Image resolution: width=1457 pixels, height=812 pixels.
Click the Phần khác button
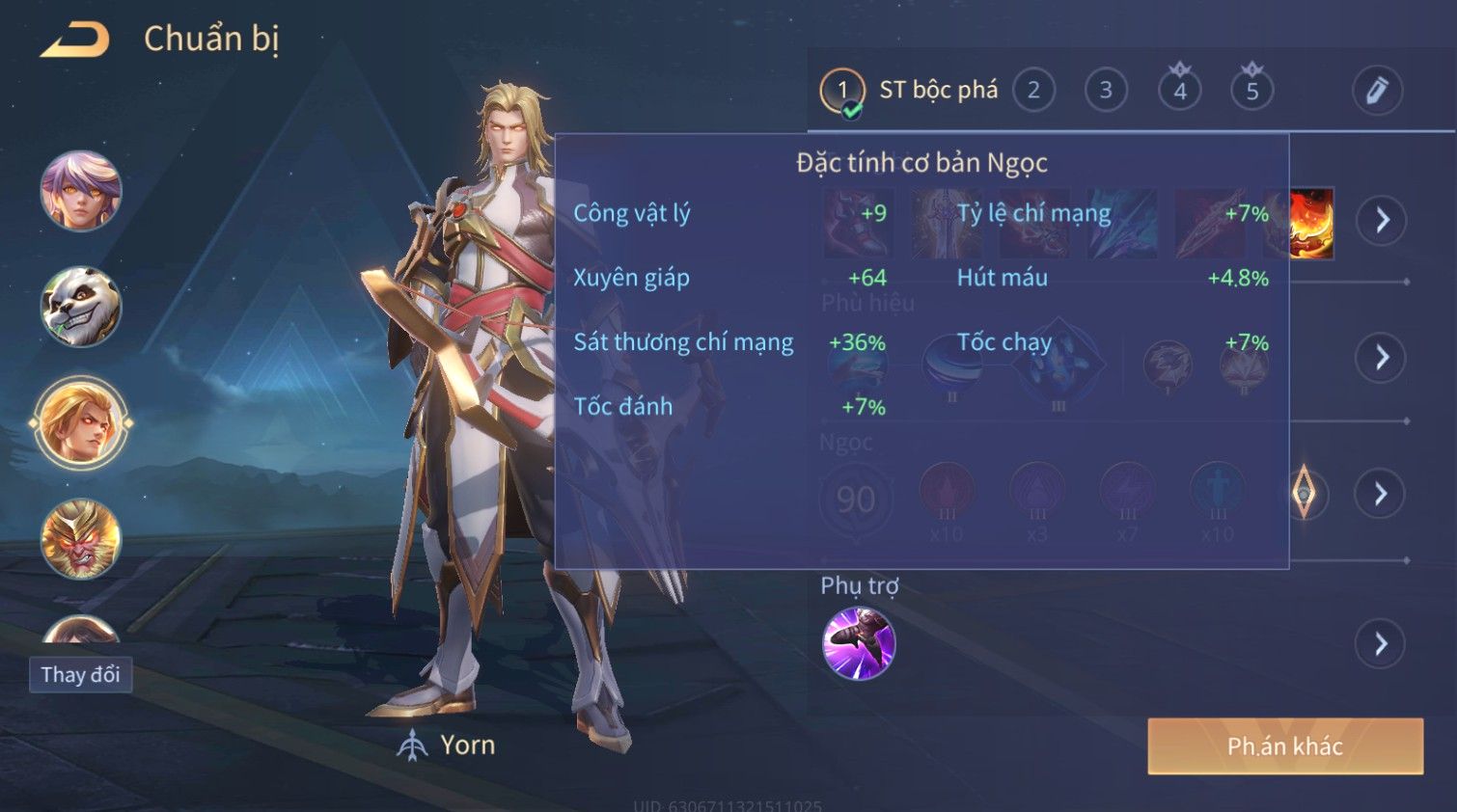[1284, 745]
